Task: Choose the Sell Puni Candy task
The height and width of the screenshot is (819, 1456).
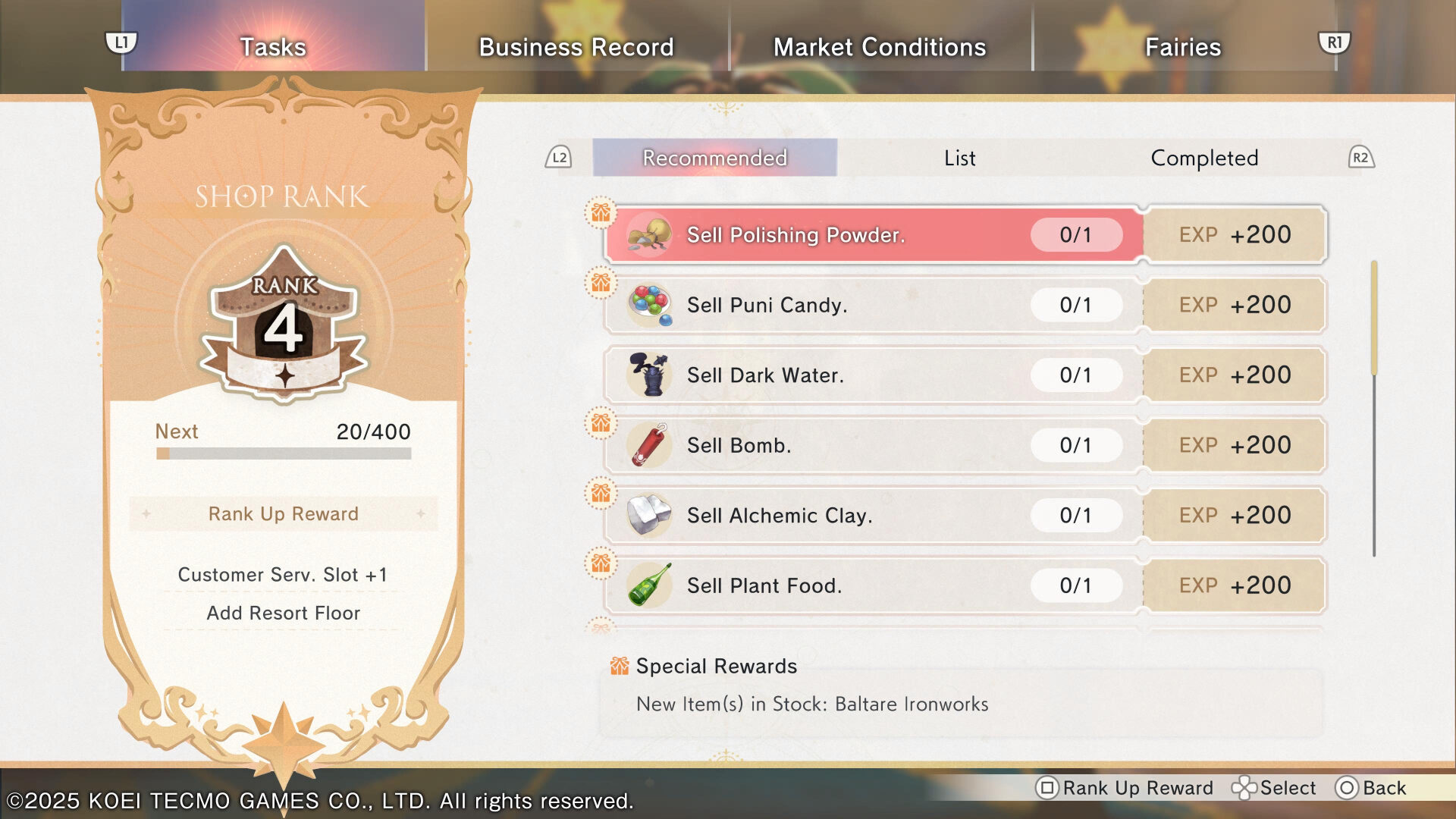Action: click(x=872, y=305)
